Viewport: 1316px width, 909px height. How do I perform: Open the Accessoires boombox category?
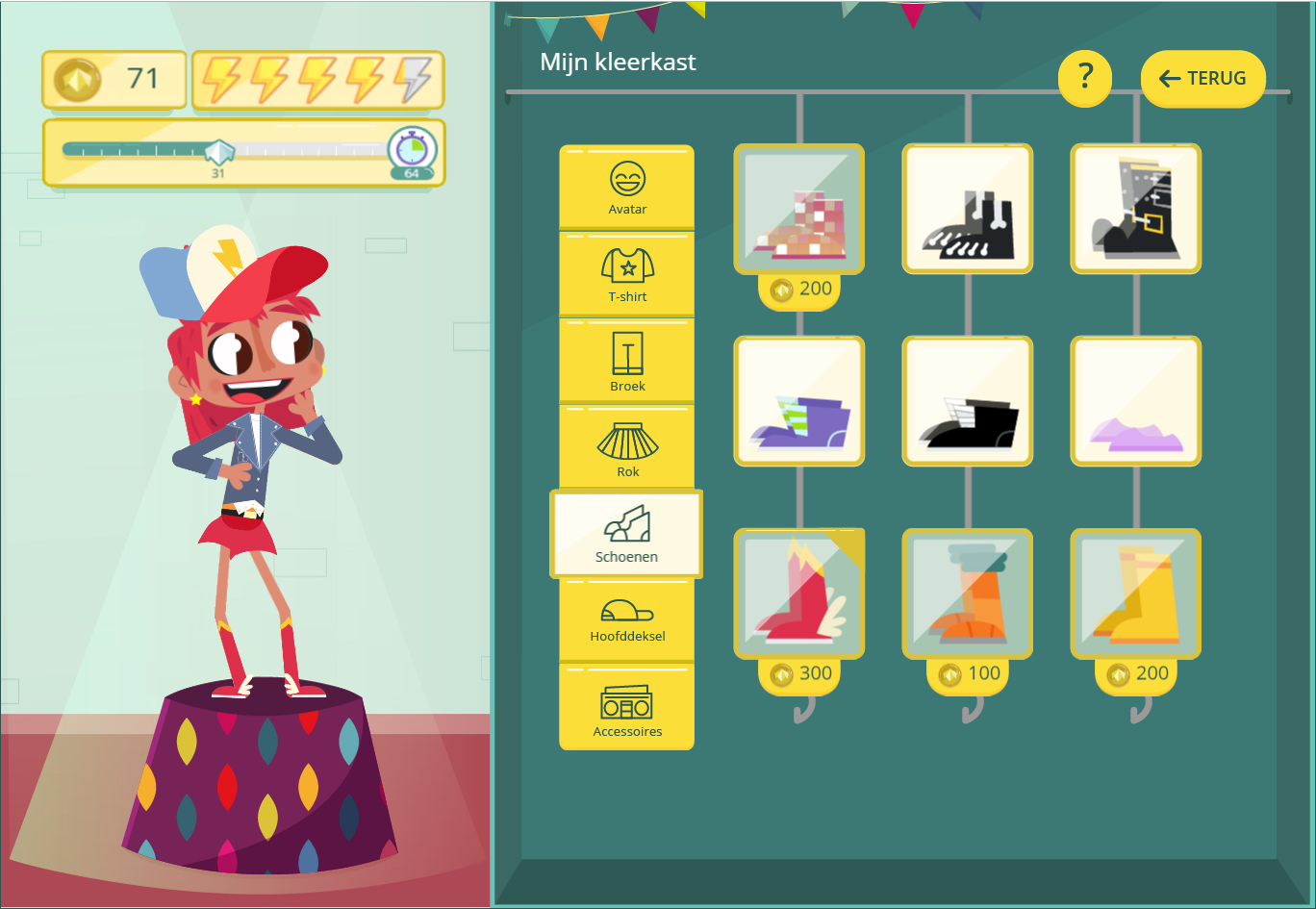[x=626, y=707]
